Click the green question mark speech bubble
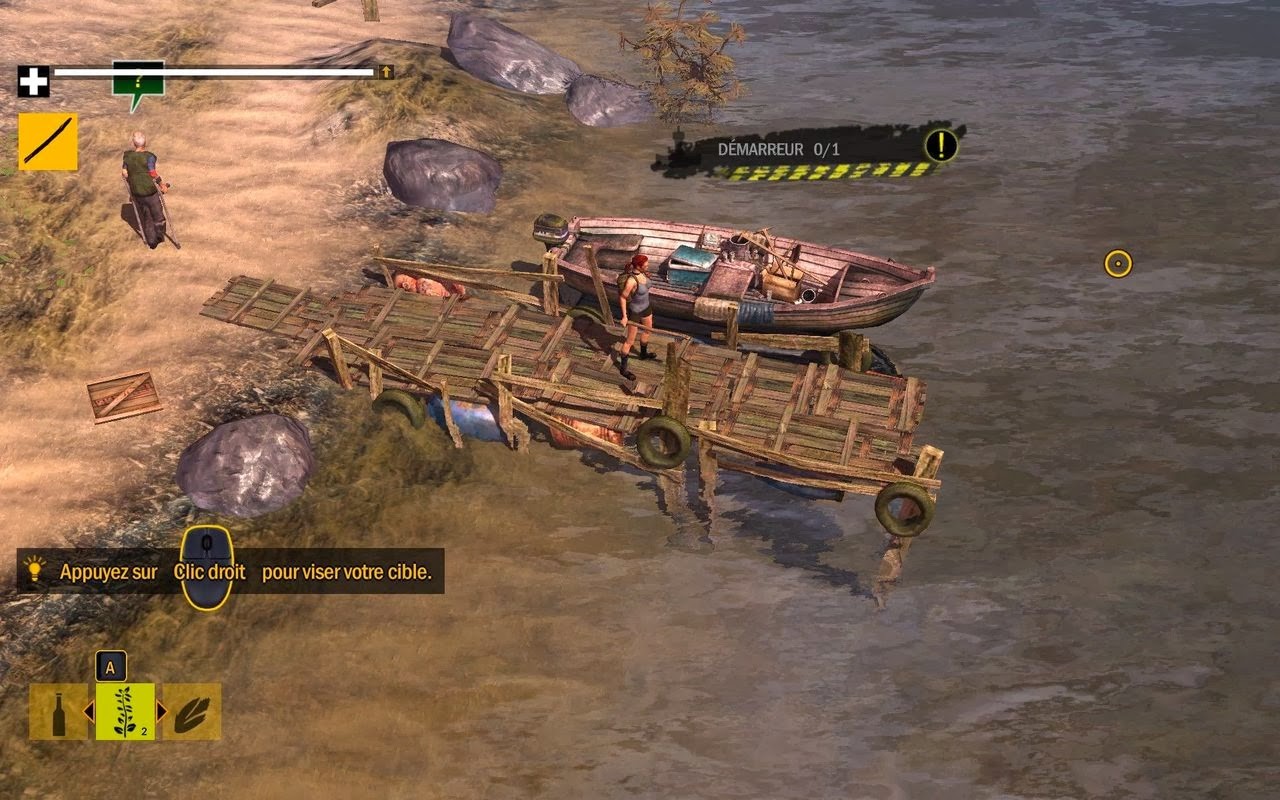Screen dimensions: 1280x800 138,80
